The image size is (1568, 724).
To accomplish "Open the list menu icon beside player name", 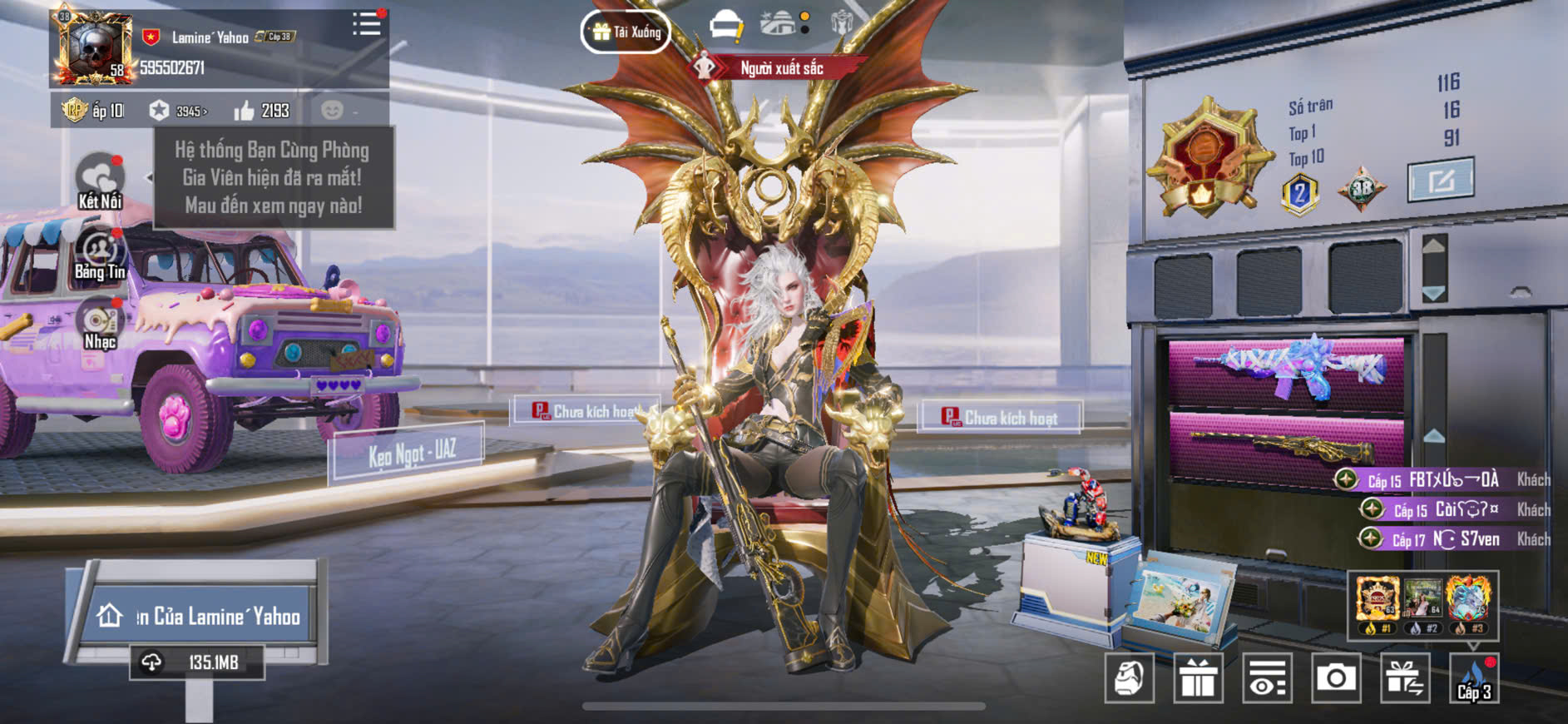I will click(x=366, y=24).
